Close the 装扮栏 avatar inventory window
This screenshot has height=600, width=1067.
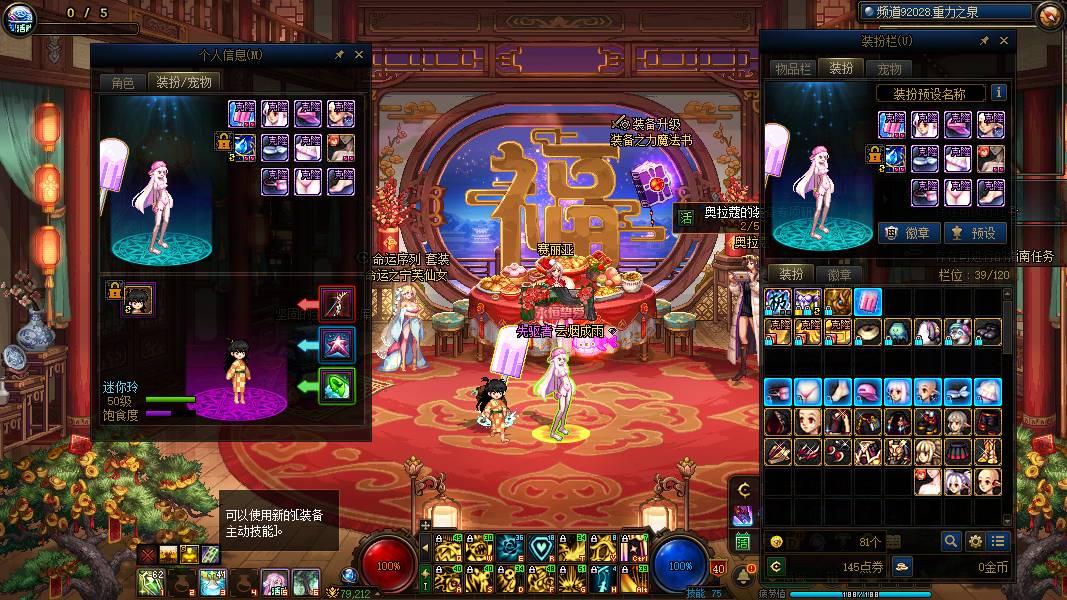(x=1005, y=41)
